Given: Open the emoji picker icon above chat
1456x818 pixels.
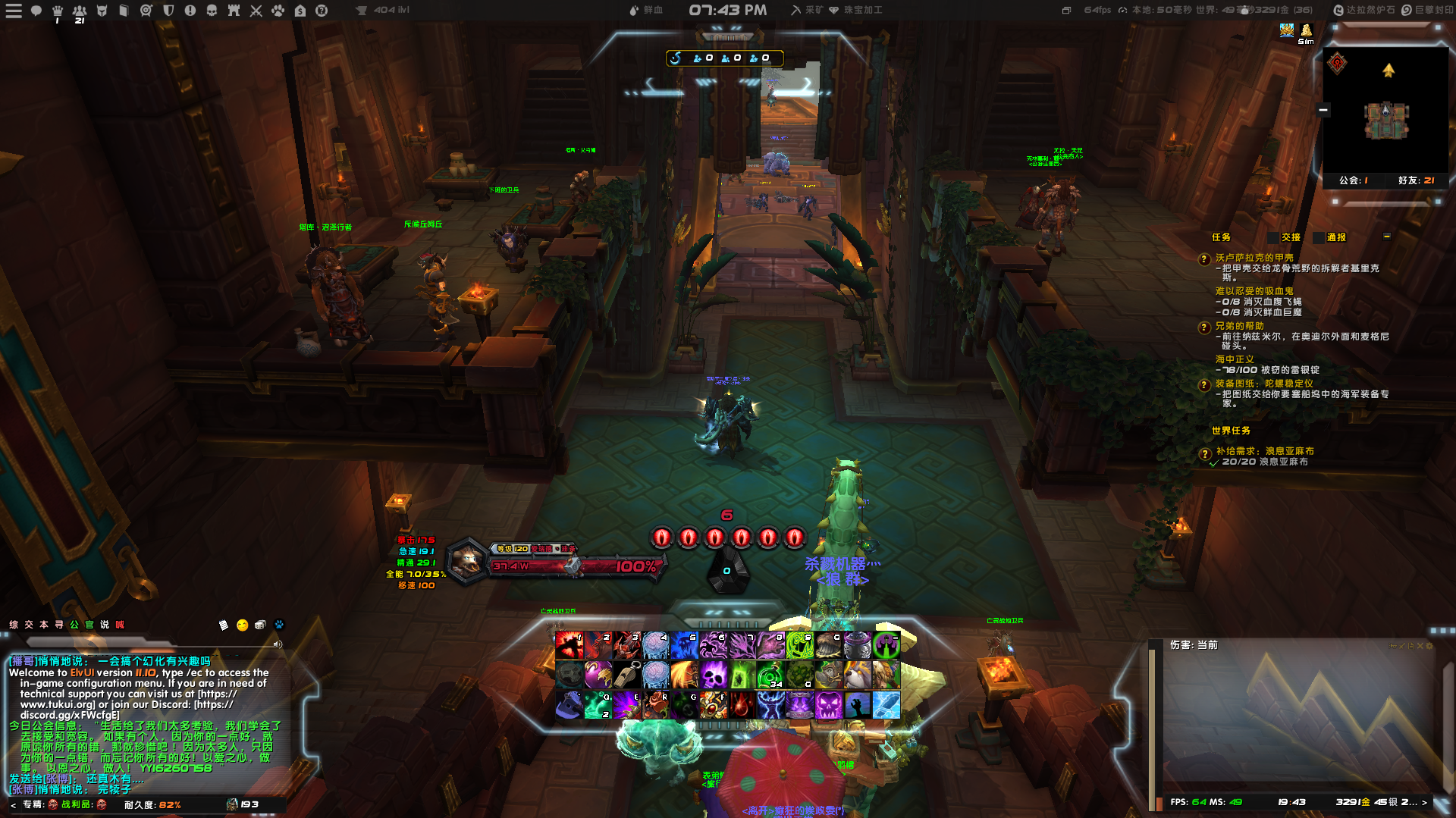Looking at the screenshot, I should [x=242, y=625].
